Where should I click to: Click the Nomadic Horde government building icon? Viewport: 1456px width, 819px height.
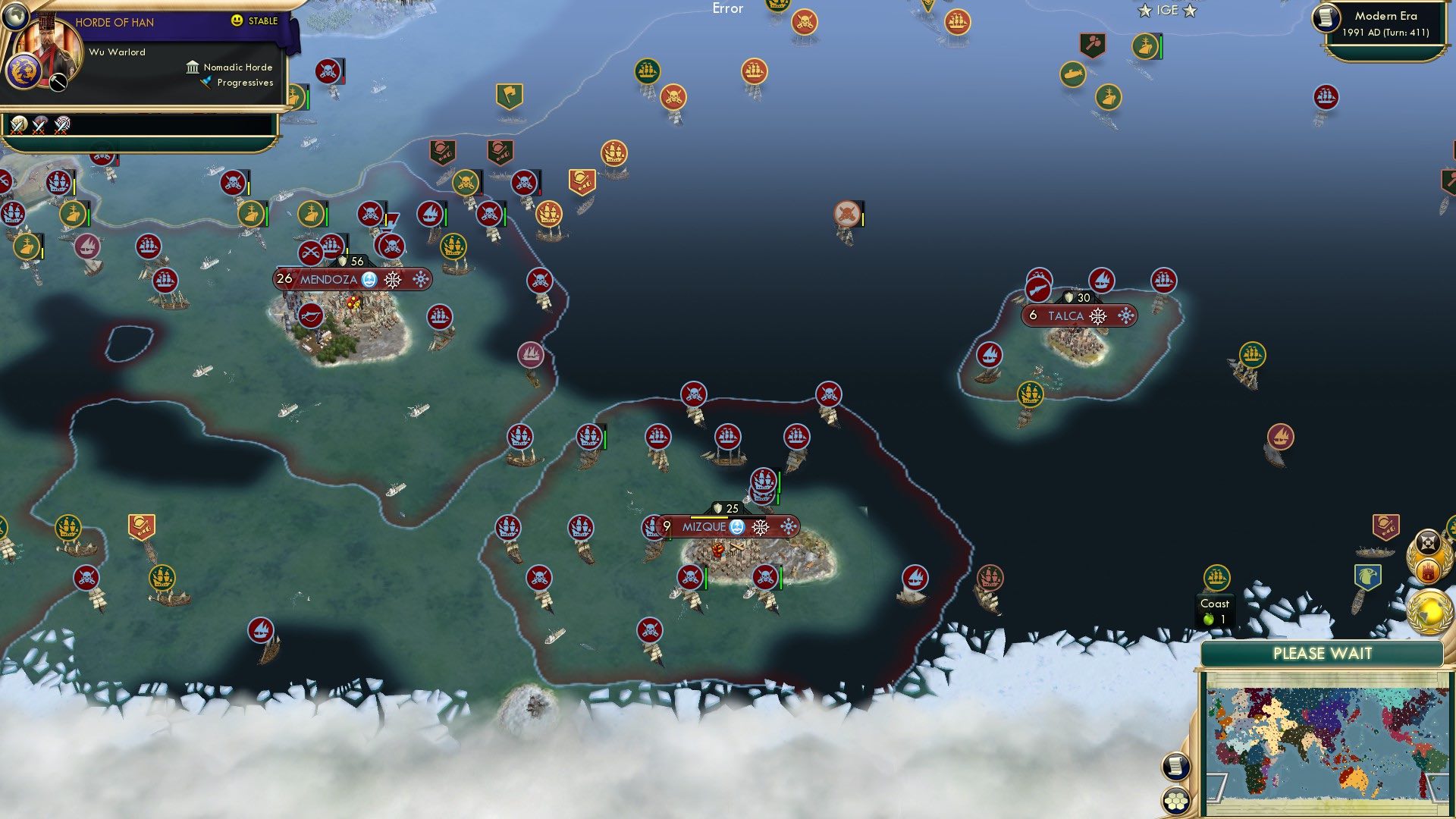194,67
